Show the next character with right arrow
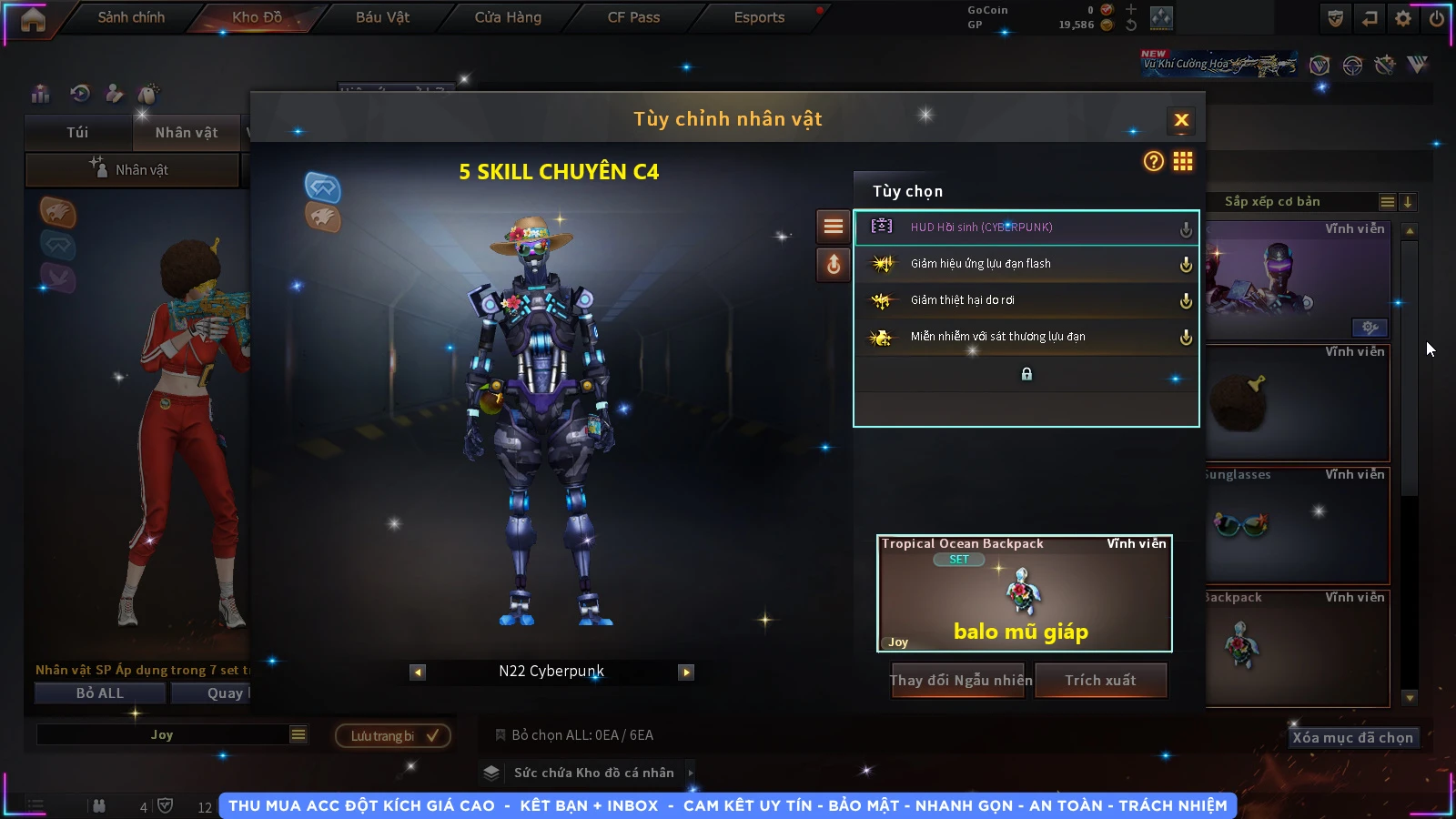 click(x=686, y=672)
